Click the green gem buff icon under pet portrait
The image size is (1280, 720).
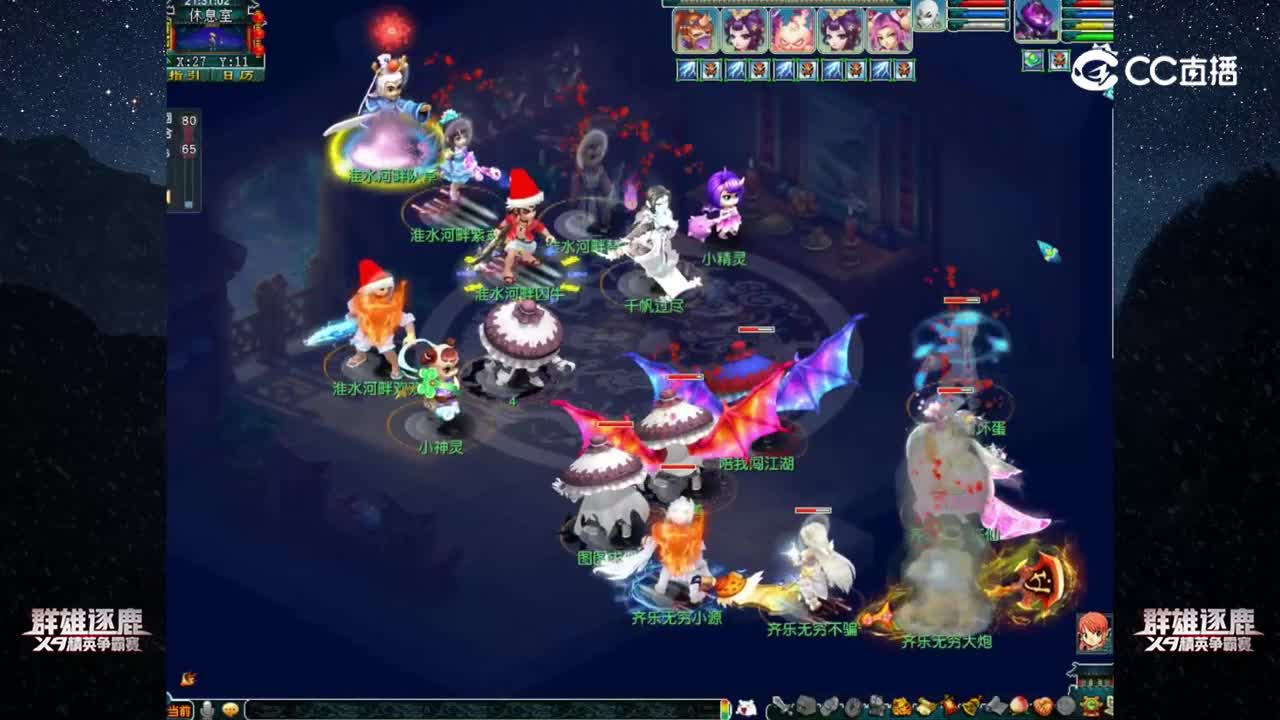[x=1032, y=58]
